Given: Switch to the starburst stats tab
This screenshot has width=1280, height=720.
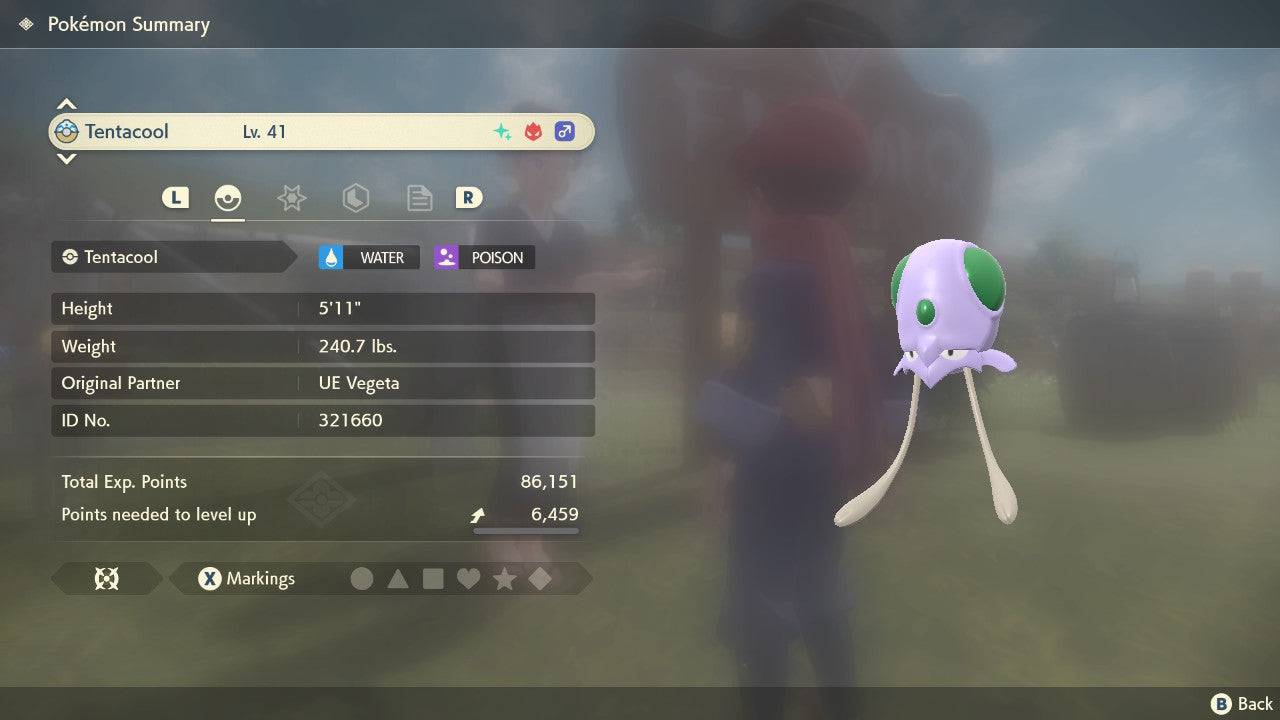Looking at the screenshot, I should click(291, 198).
